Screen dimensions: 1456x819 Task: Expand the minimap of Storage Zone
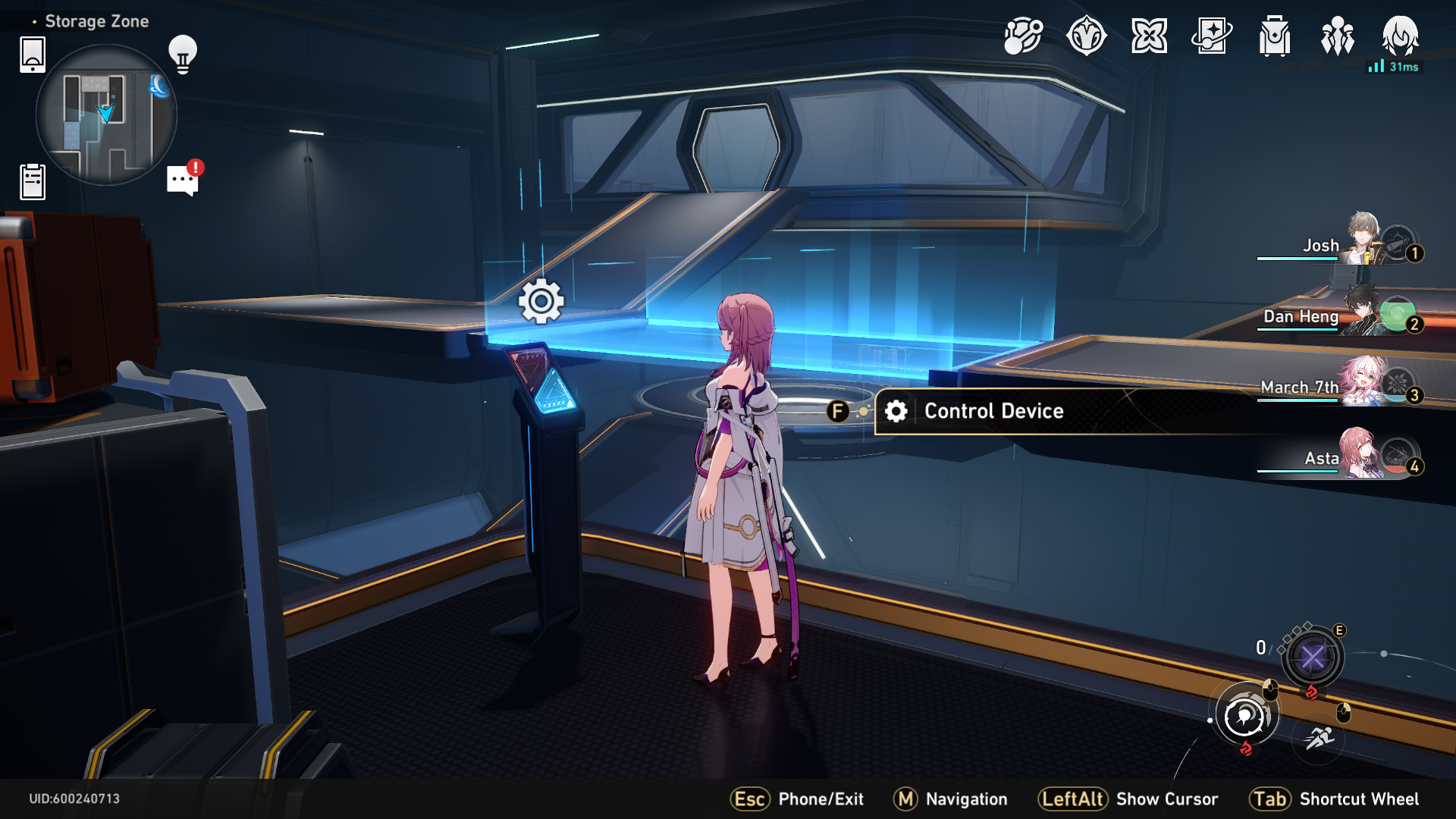tap(106, 115)
